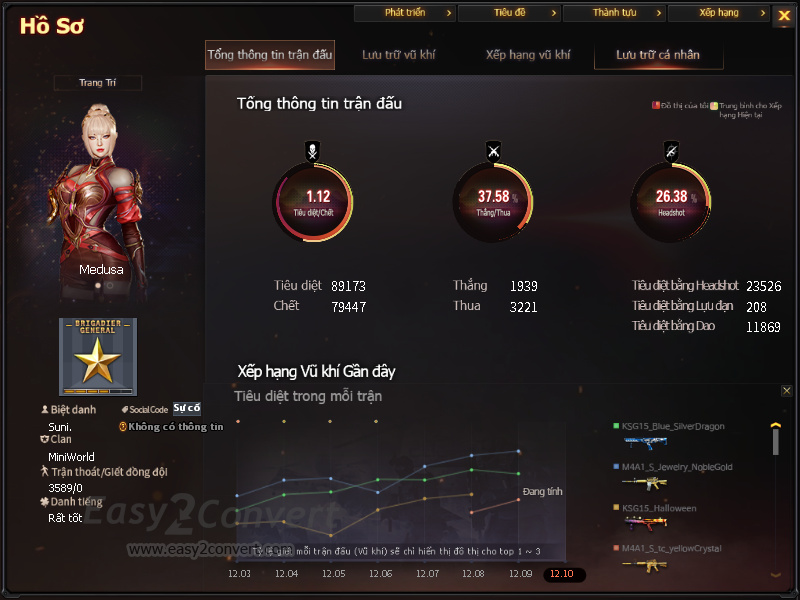Click the Brigadier General rank badge
Image resolution: width=800 pixels, height=600 pixels.
98,357
